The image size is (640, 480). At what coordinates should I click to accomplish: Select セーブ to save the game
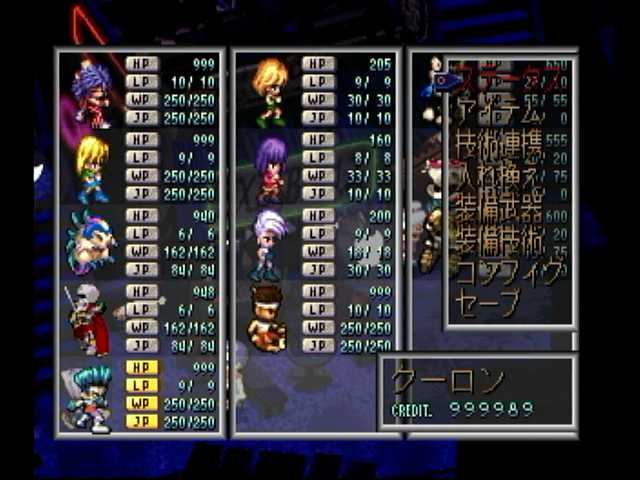[487, 301]
